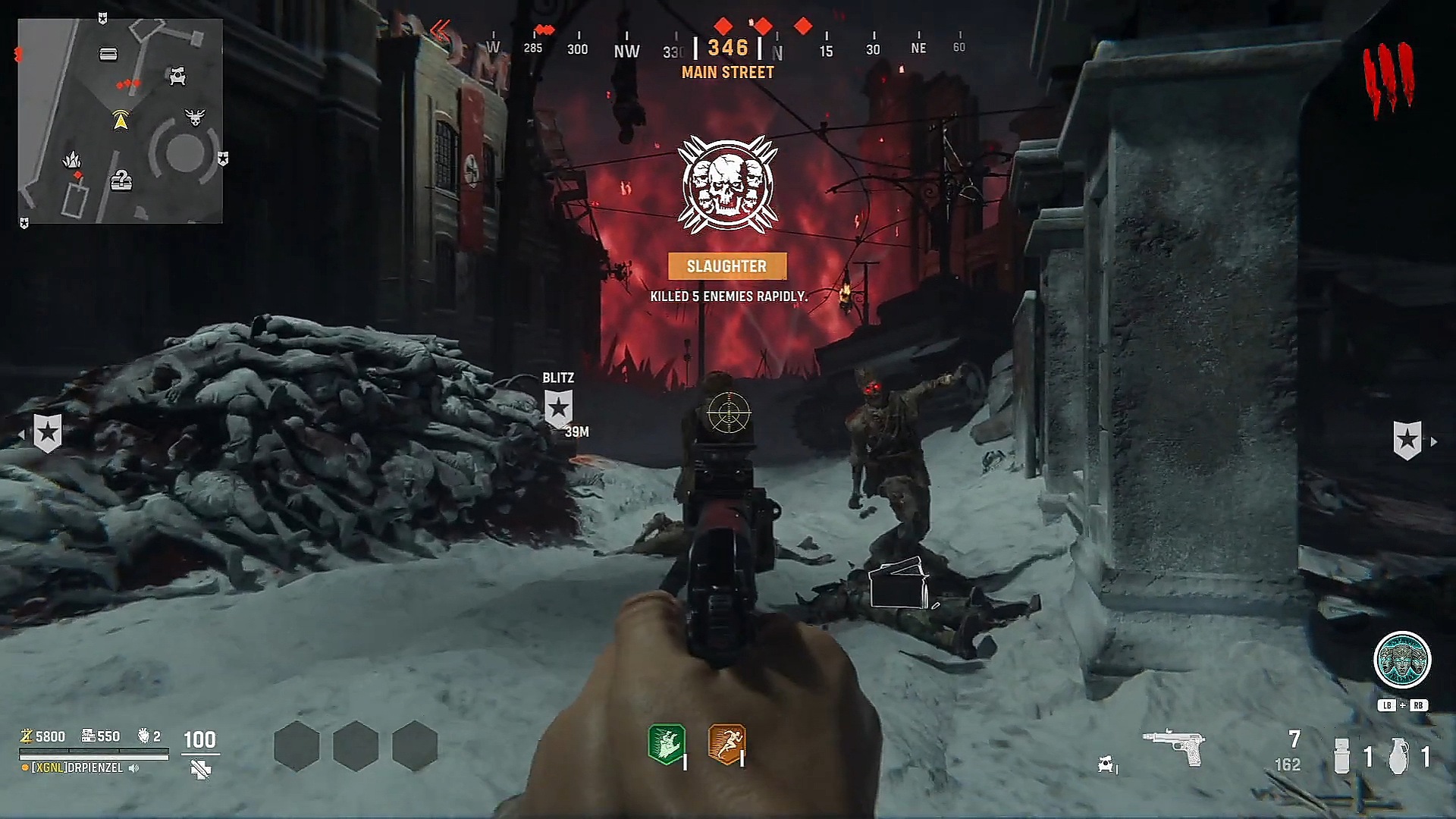
Task: Click the minimap in the corner
Action: coord(121,121)
